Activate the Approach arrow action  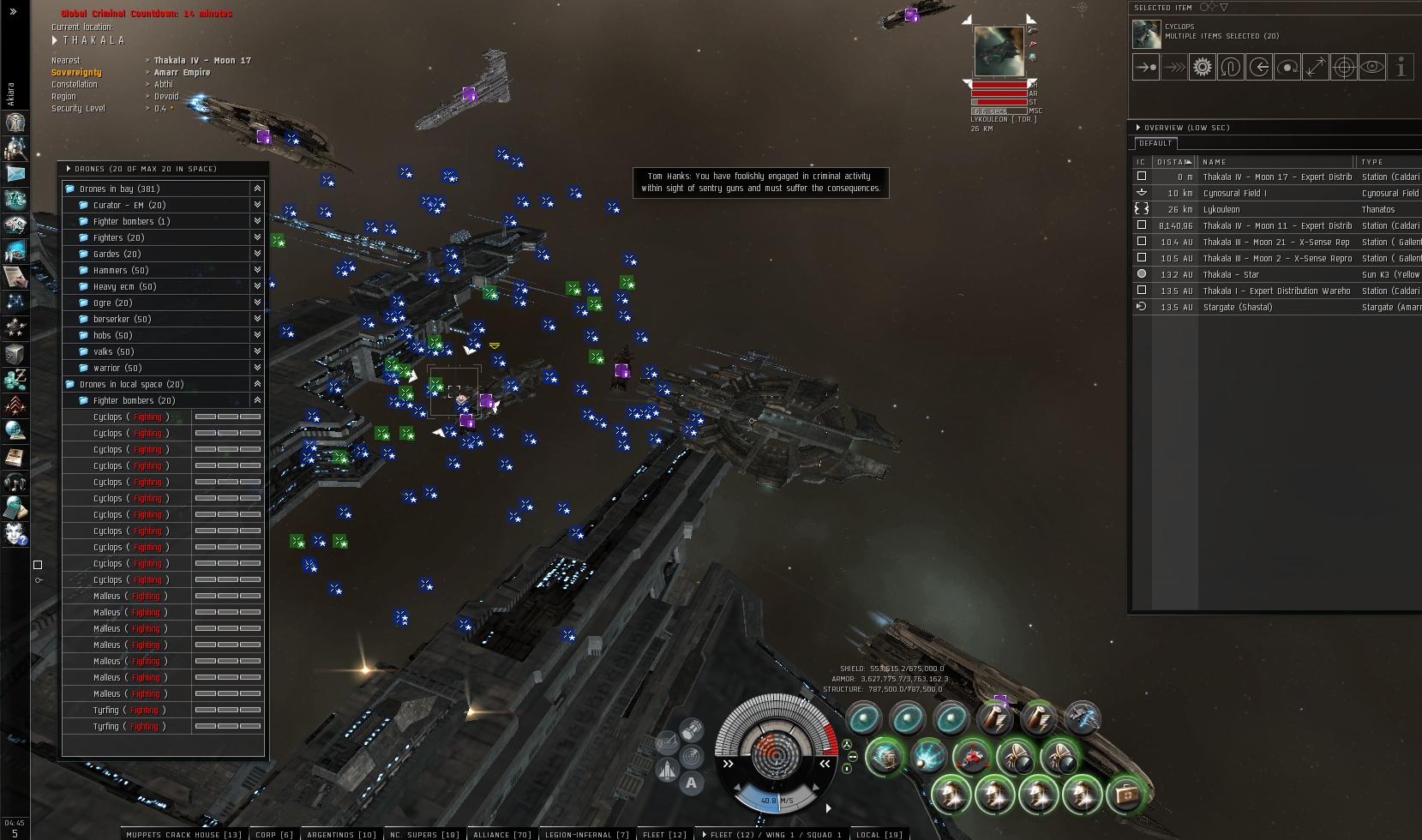point(1146,67)
